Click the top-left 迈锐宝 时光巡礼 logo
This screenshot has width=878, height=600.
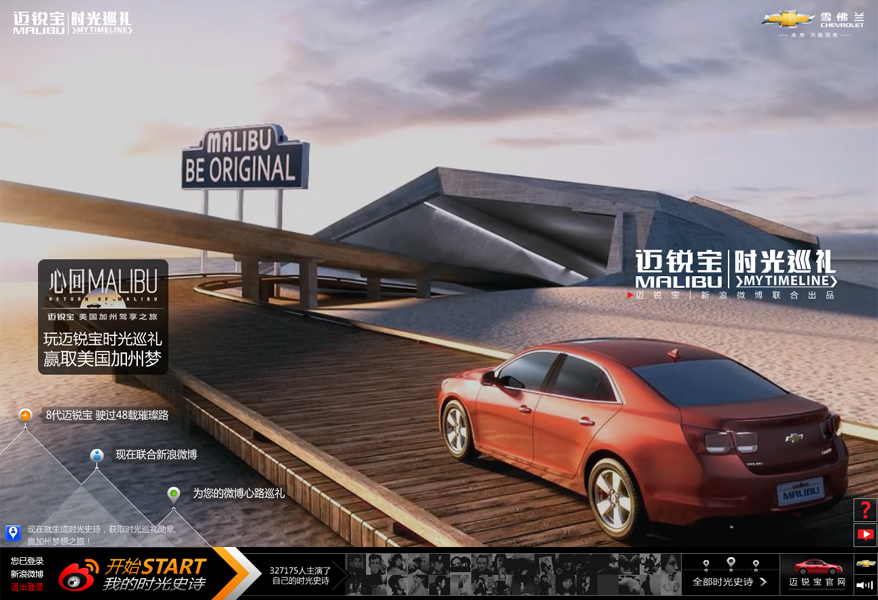pos(72,23)
